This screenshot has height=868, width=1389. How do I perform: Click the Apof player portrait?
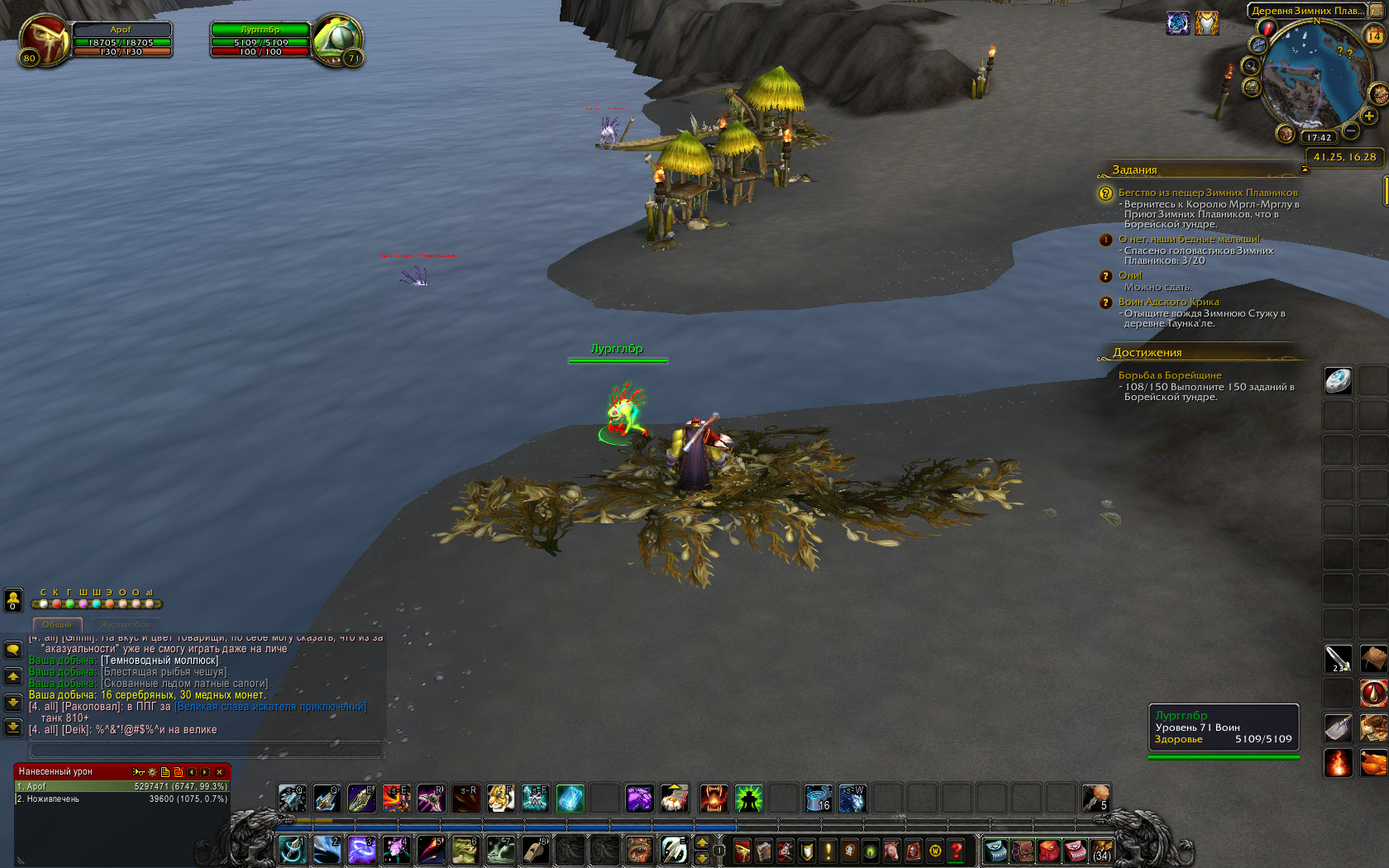[x=44, y=40]
